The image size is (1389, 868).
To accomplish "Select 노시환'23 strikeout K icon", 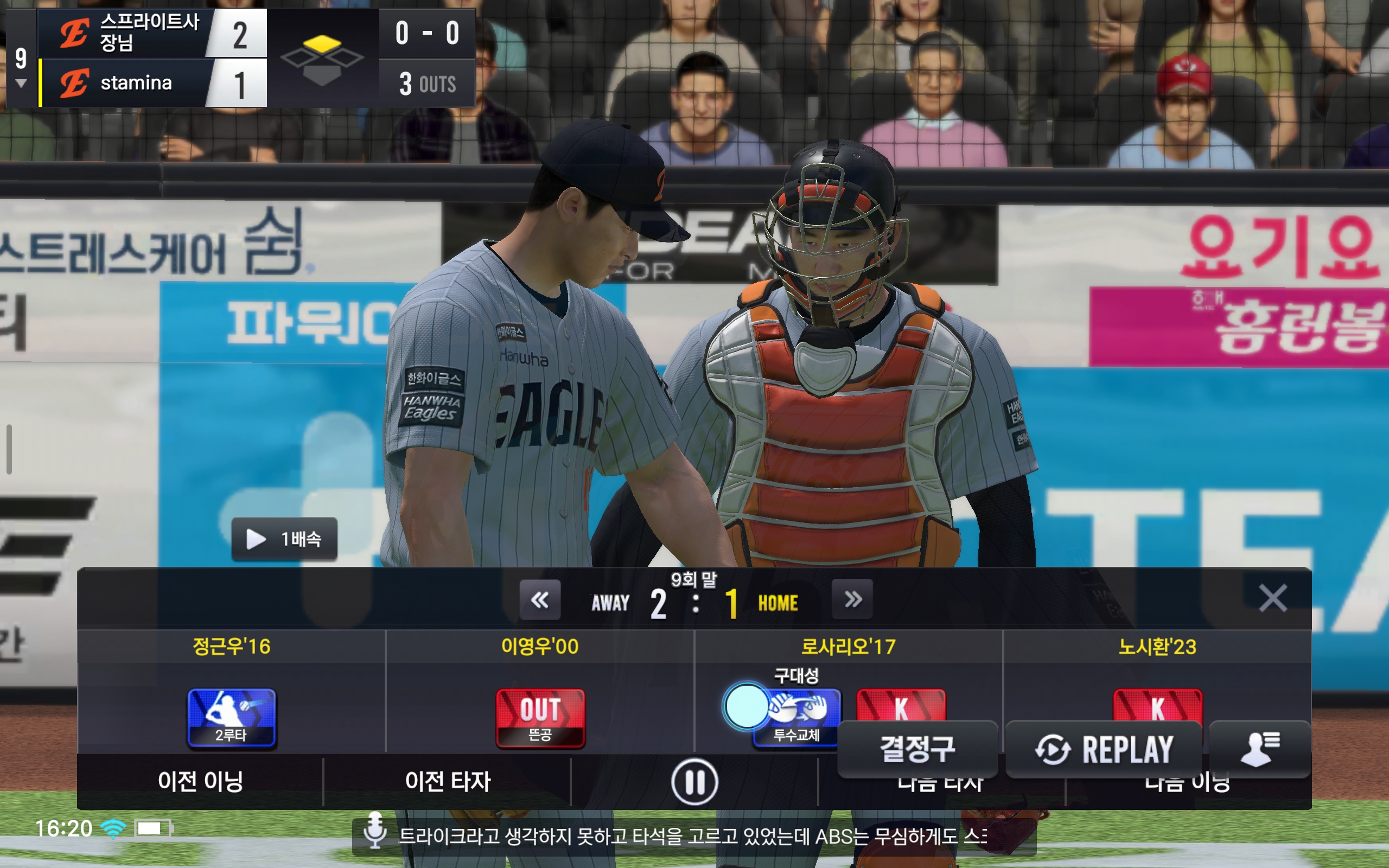I will tap(1157, 706).
